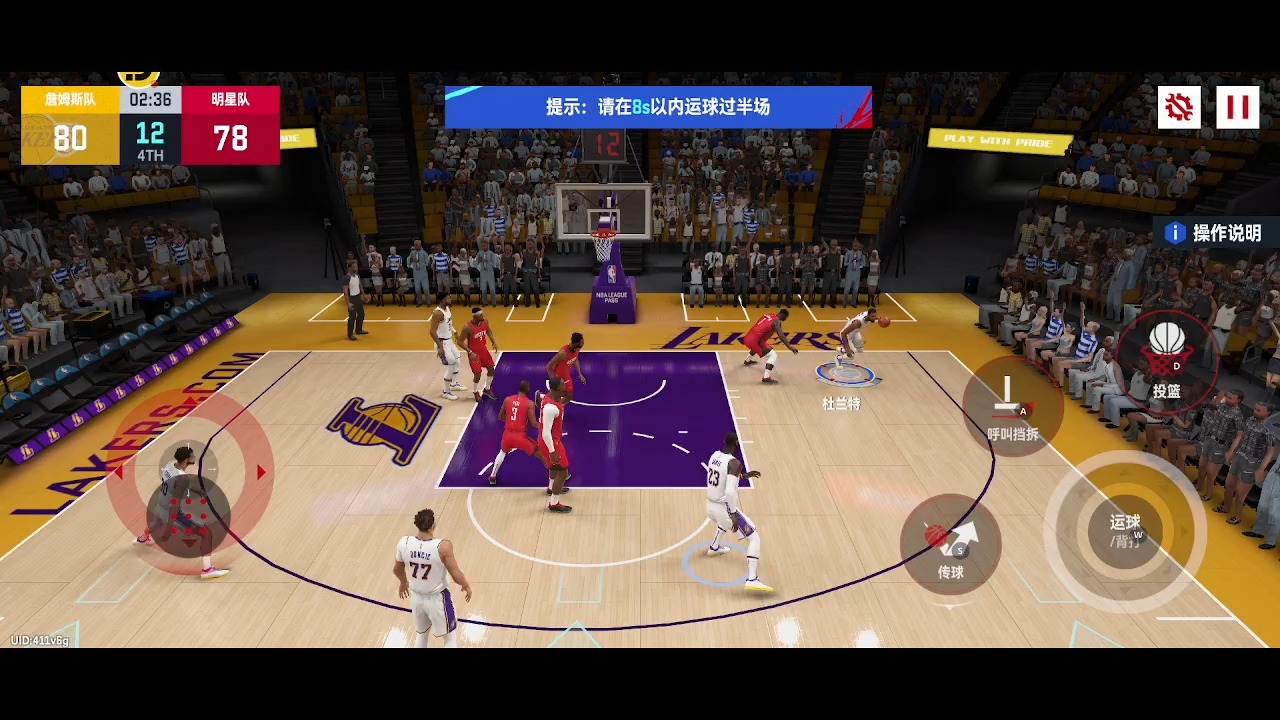1280x720 pixels.
Task: Tap the blue info icon on 操作说明
Action: (x=1174, y=232)
